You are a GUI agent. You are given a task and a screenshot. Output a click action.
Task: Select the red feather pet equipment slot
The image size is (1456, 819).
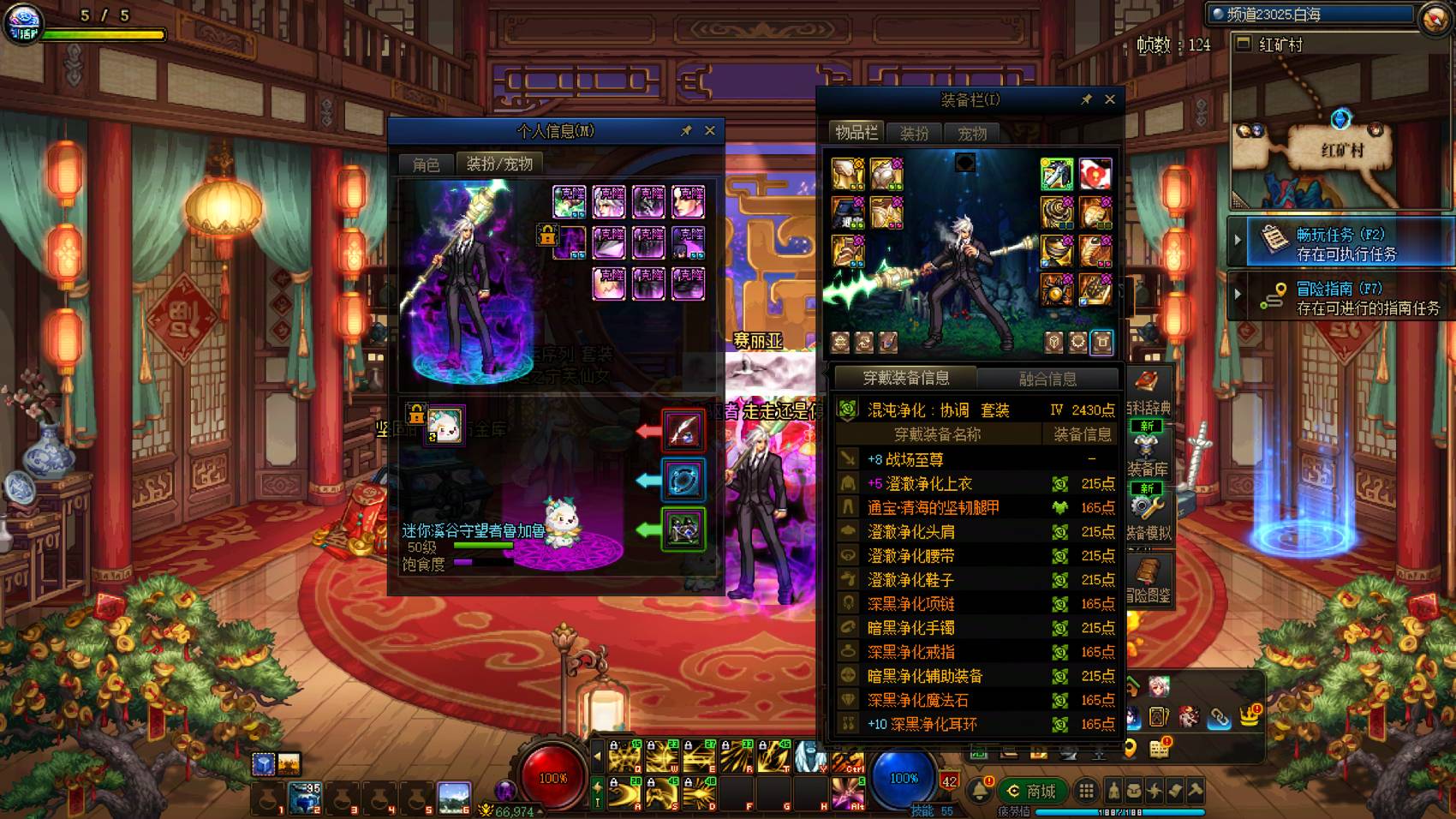(683, 430)
